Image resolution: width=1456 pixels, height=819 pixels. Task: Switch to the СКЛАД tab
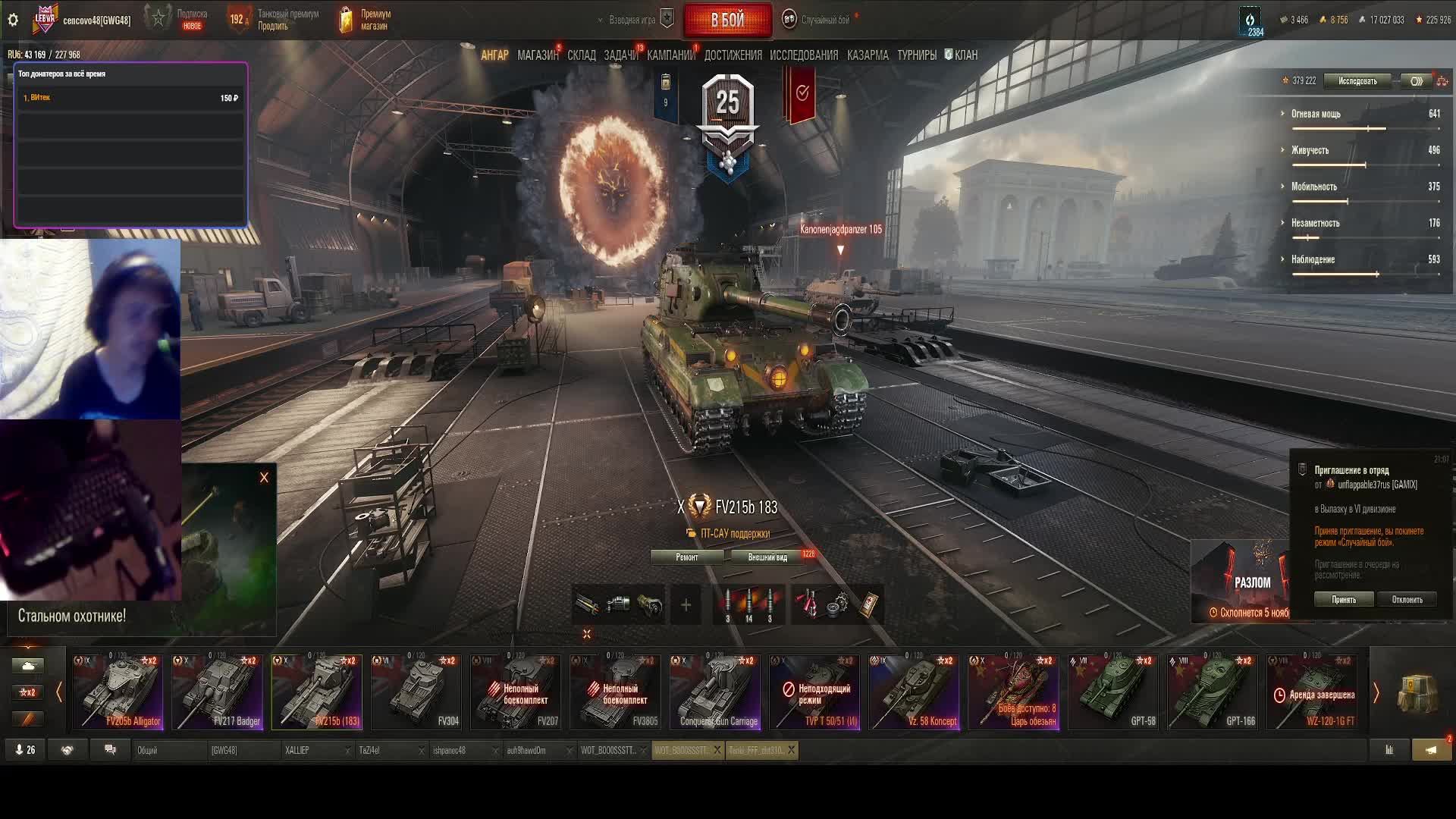coord(582,55)
